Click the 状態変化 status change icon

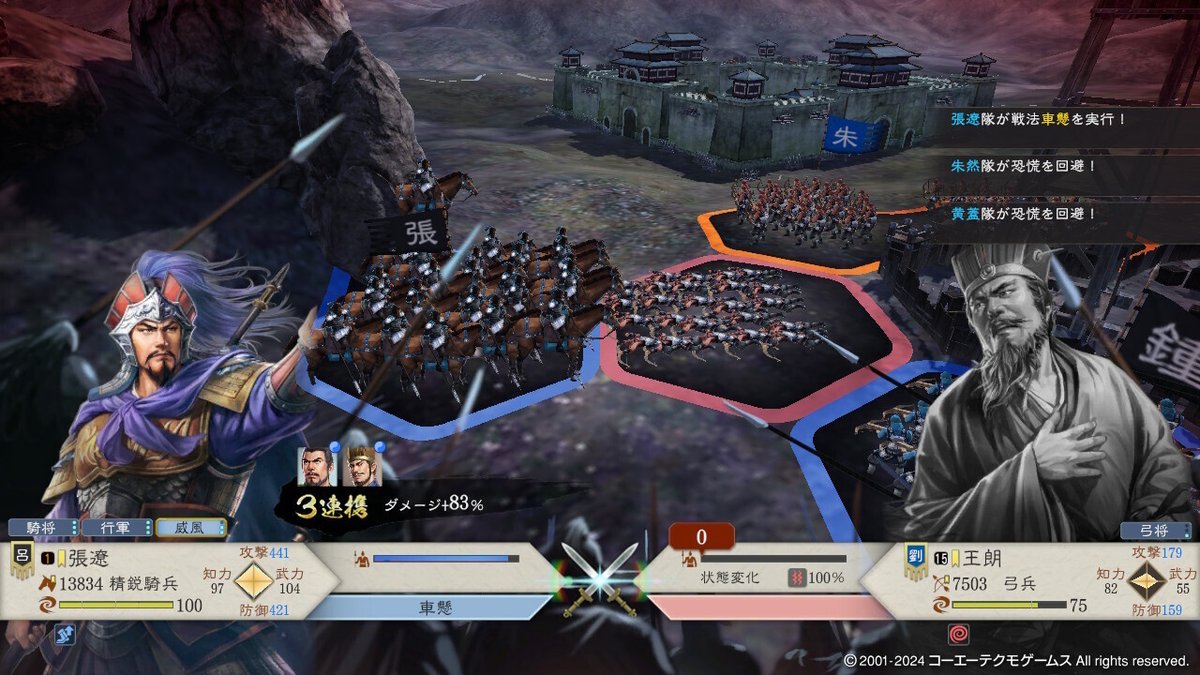795,577
